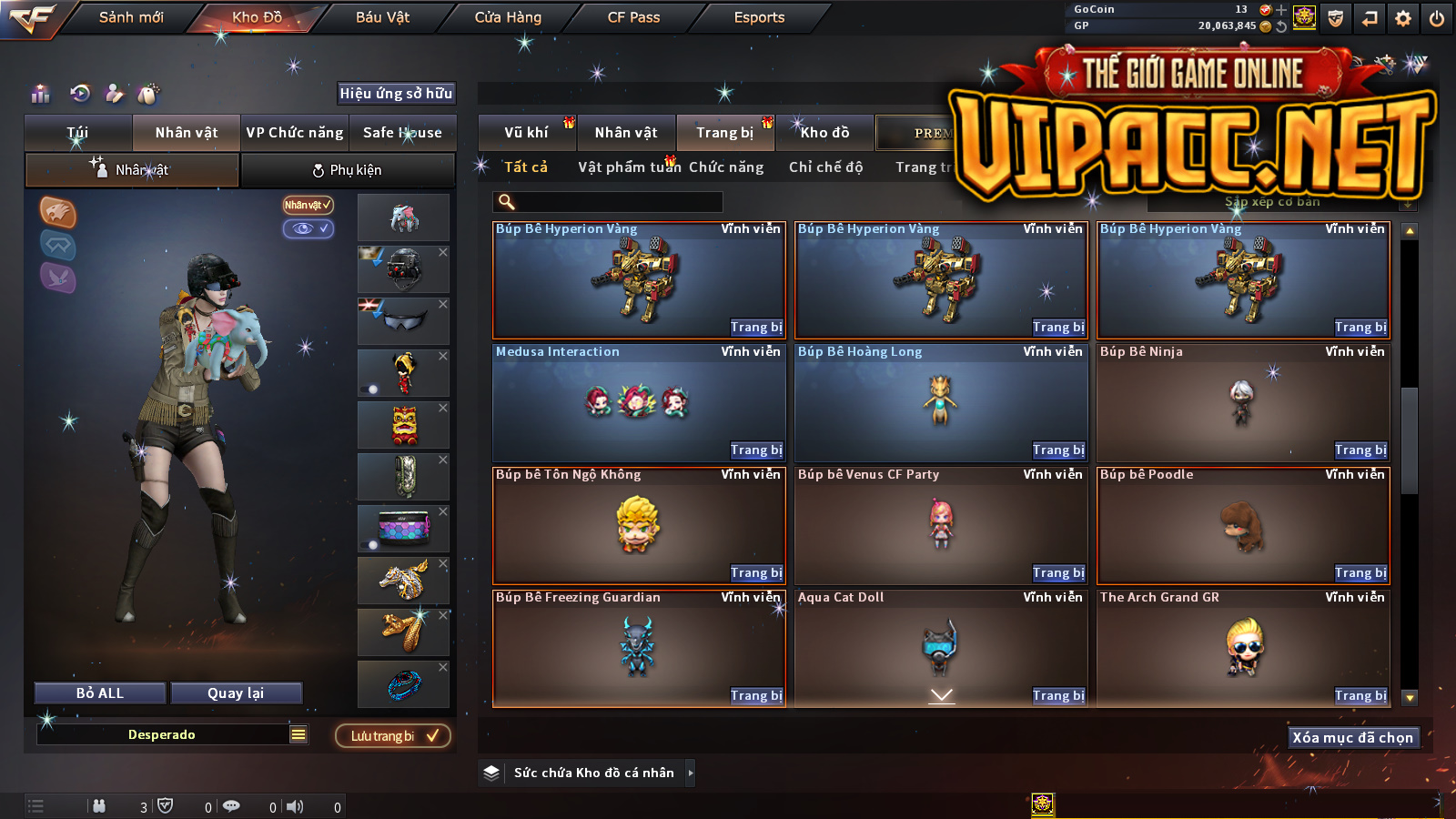Click the Quay lại button
Screen dimensions: 1456x819
[236, 693]
